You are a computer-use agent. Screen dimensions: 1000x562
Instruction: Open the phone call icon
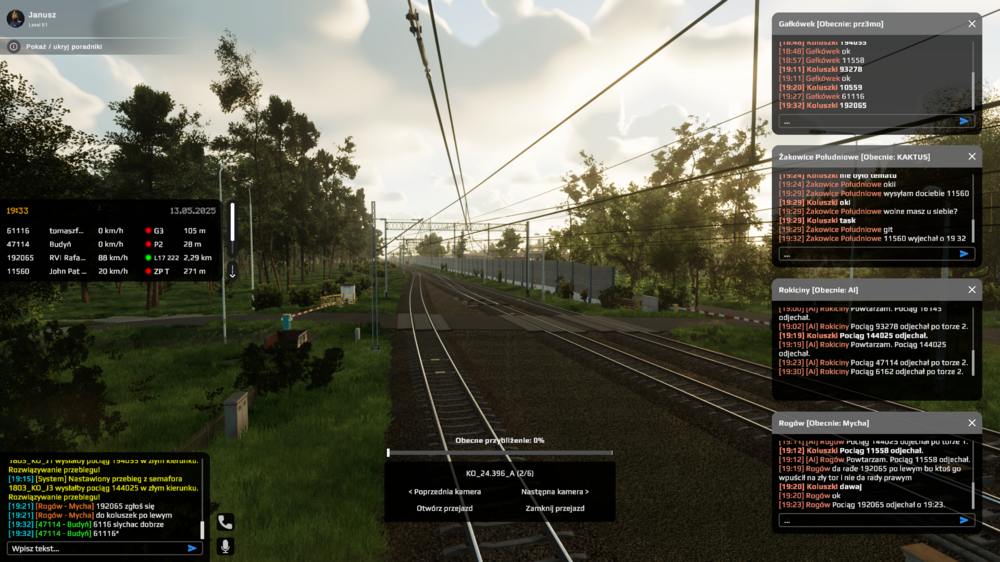pos(225,521)
